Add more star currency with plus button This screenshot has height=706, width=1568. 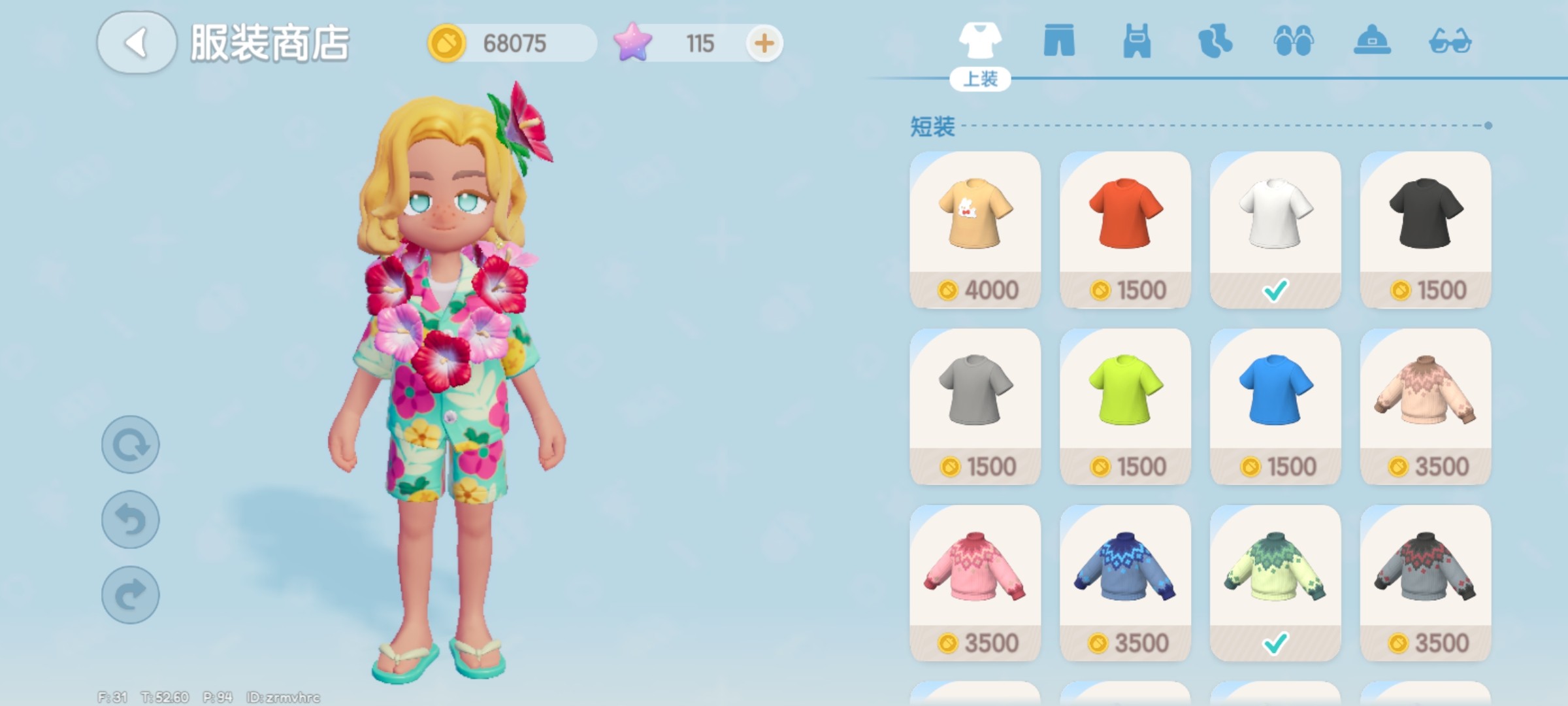click(x=764, y=44)
